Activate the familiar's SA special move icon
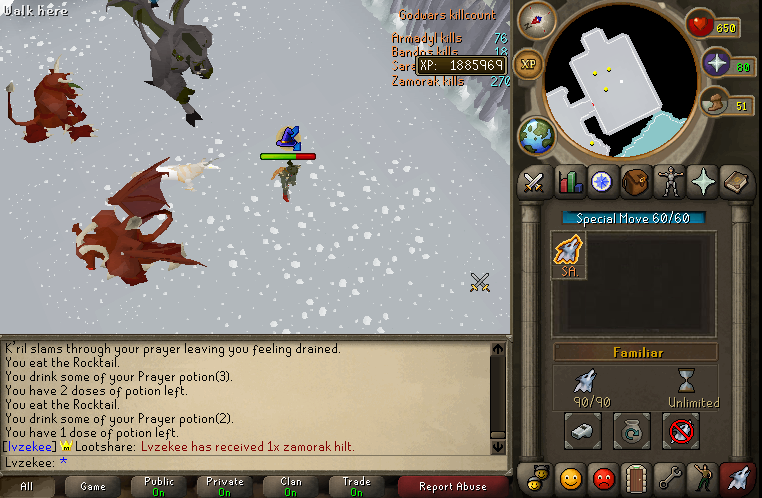The width and height of the screenshot is (762, 498). point(570,256)
